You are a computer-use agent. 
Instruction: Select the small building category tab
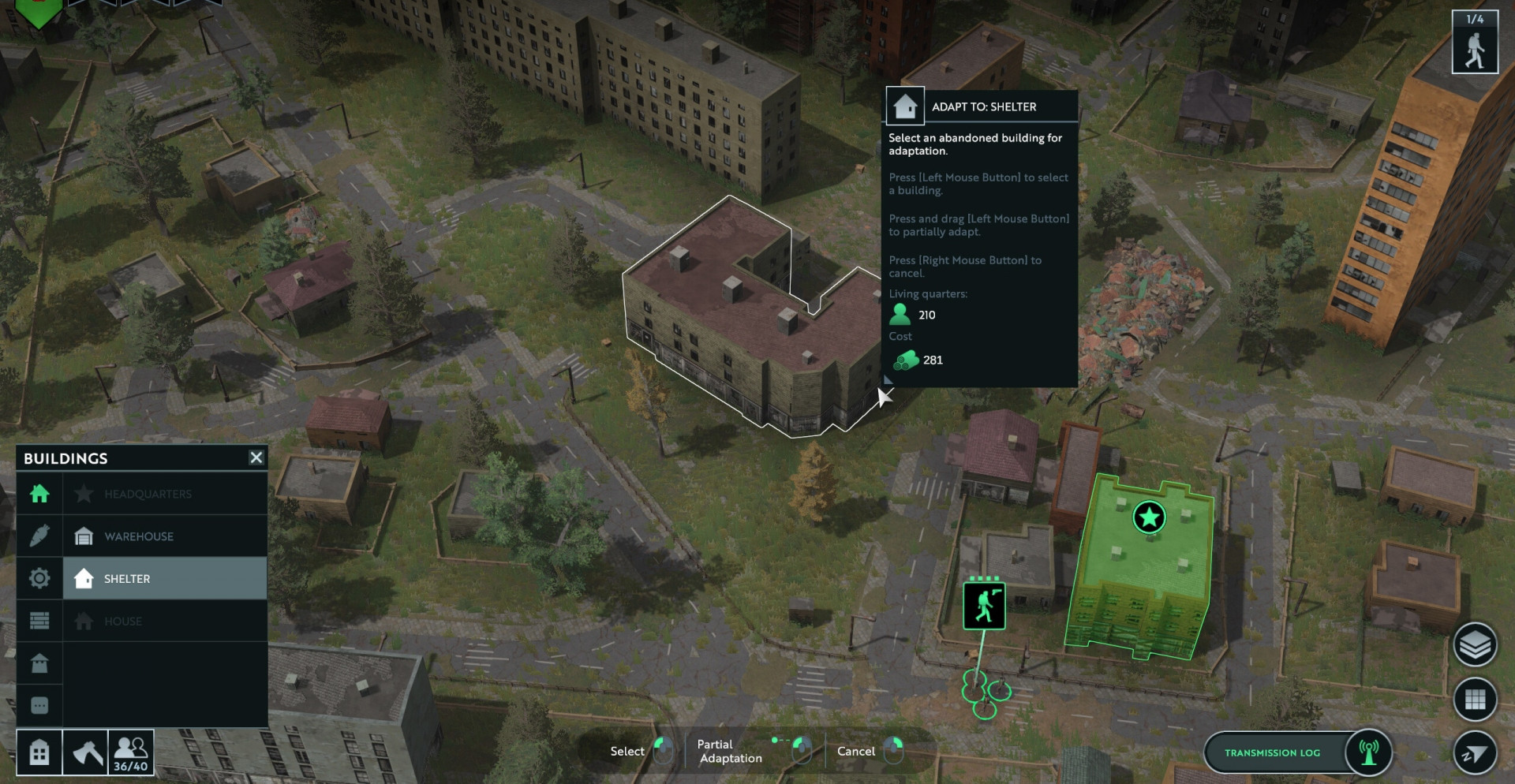[x=39, y=663]
